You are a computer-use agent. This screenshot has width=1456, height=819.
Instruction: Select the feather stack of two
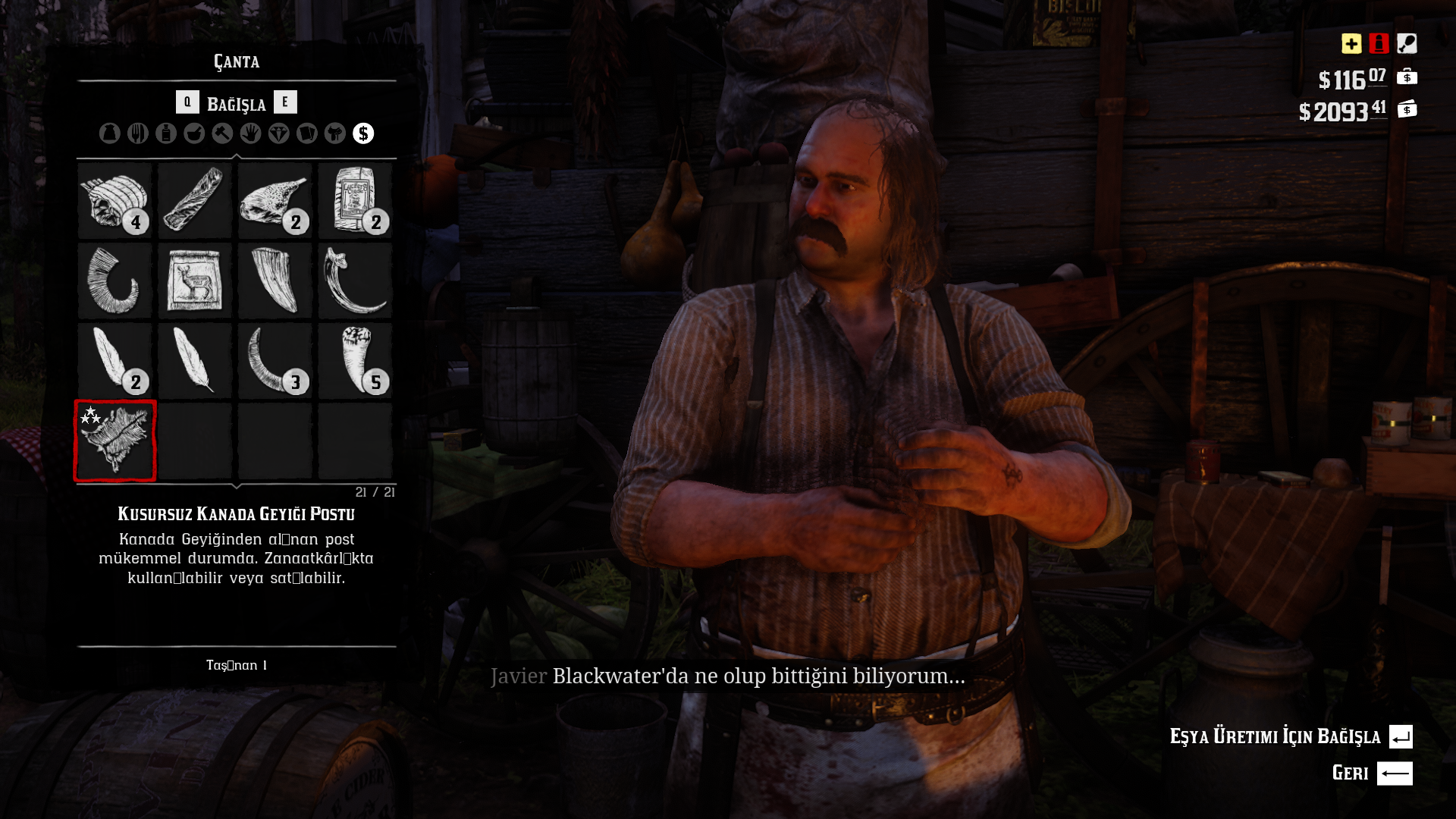[x=115, y=361]
